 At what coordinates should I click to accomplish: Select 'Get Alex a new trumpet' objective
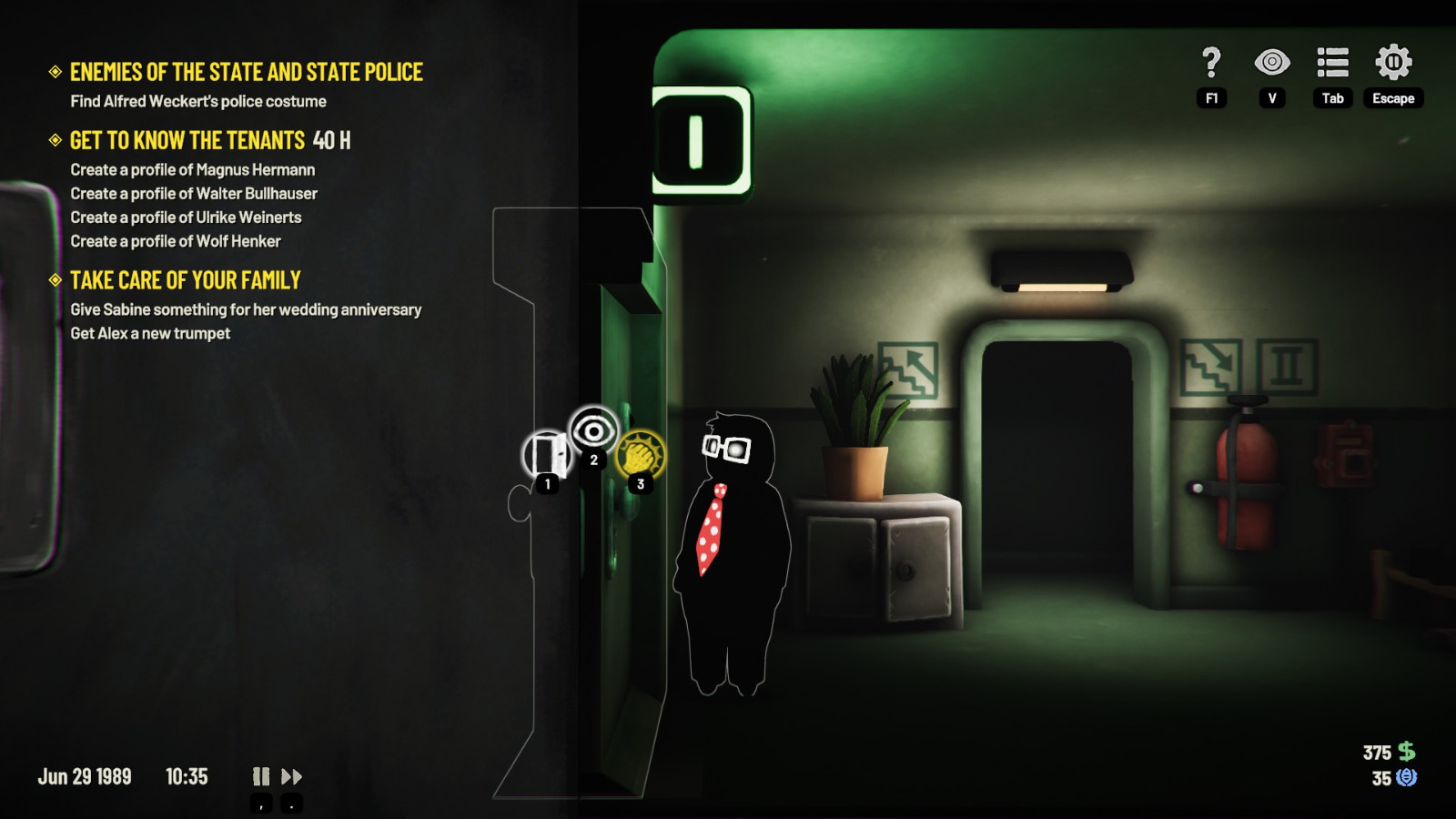[x=149, y=334]
